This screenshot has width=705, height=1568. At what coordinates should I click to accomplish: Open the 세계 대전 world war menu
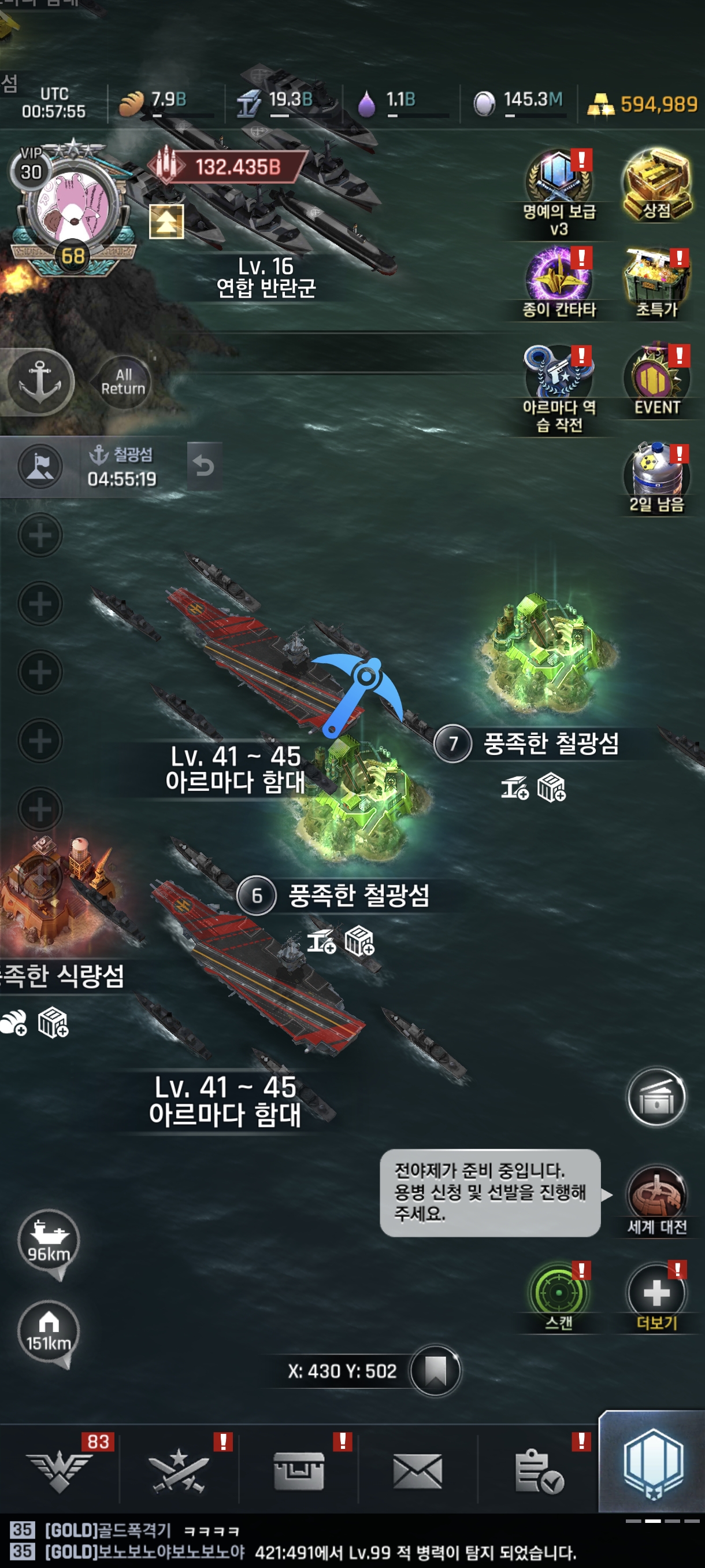[656, 1196]
